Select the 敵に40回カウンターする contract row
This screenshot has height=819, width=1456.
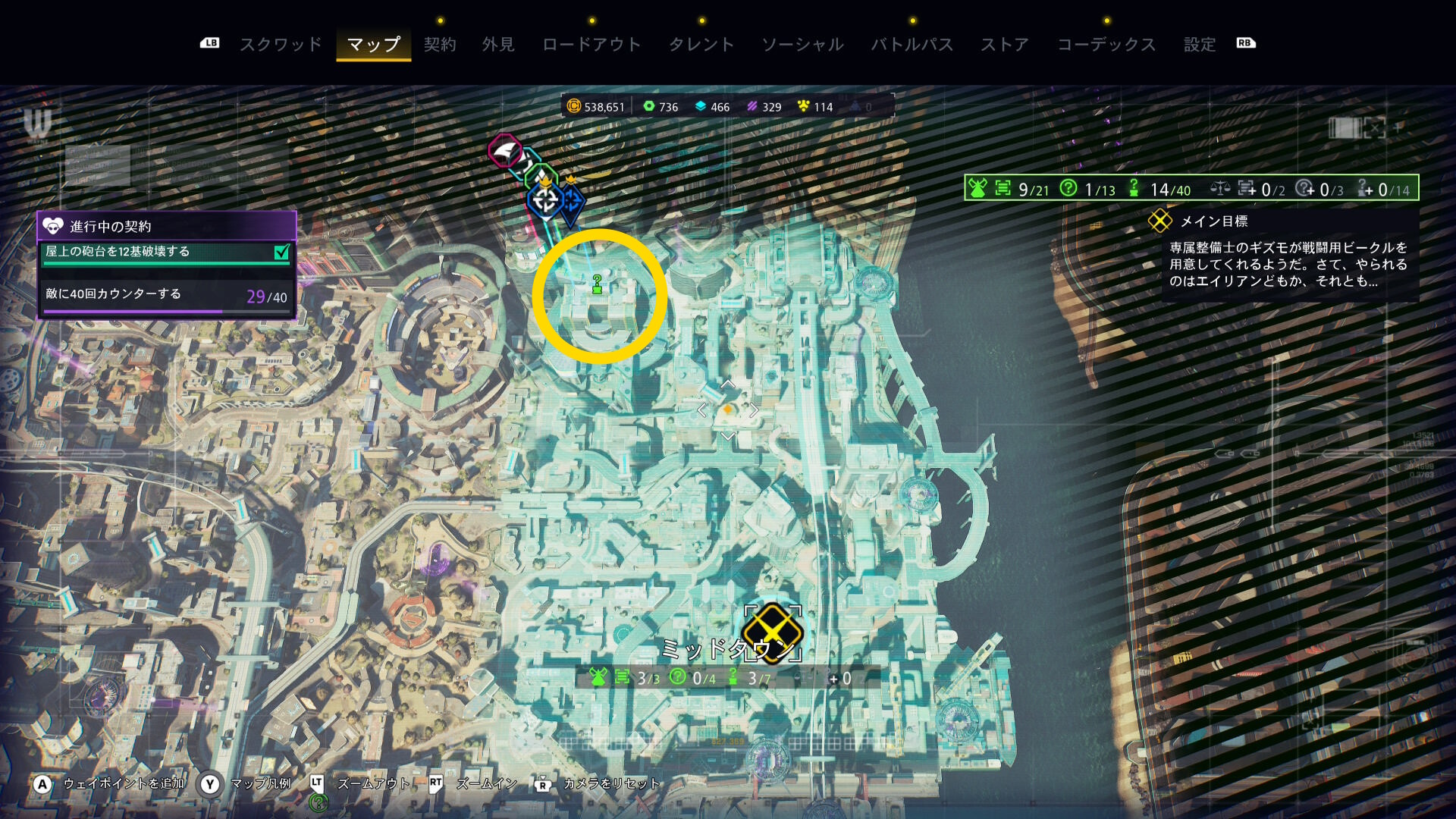pyautogui.click(x=167, y=295)
